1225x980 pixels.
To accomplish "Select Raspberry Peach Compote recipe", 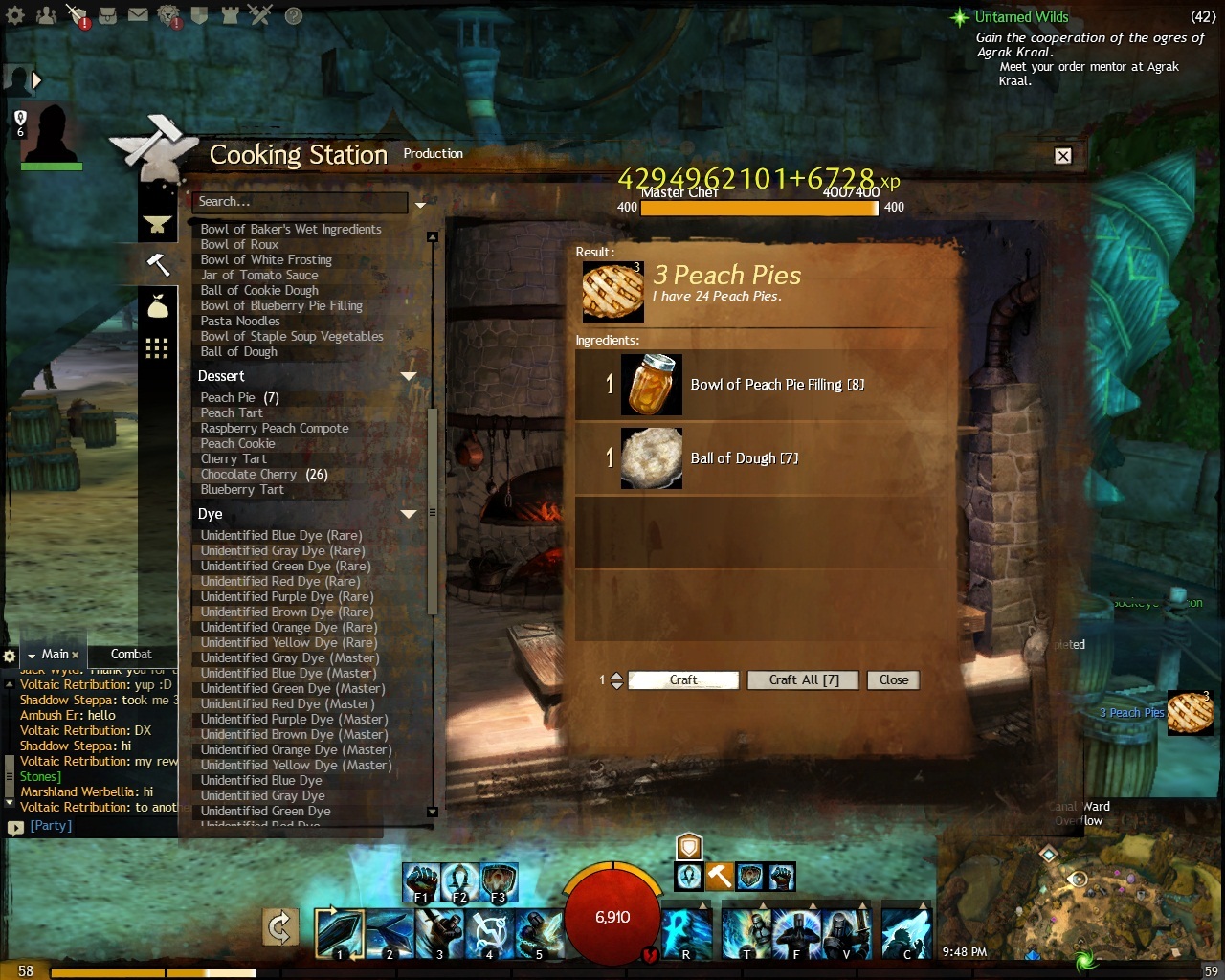I will pyautogui.click(x=275, y=428).
